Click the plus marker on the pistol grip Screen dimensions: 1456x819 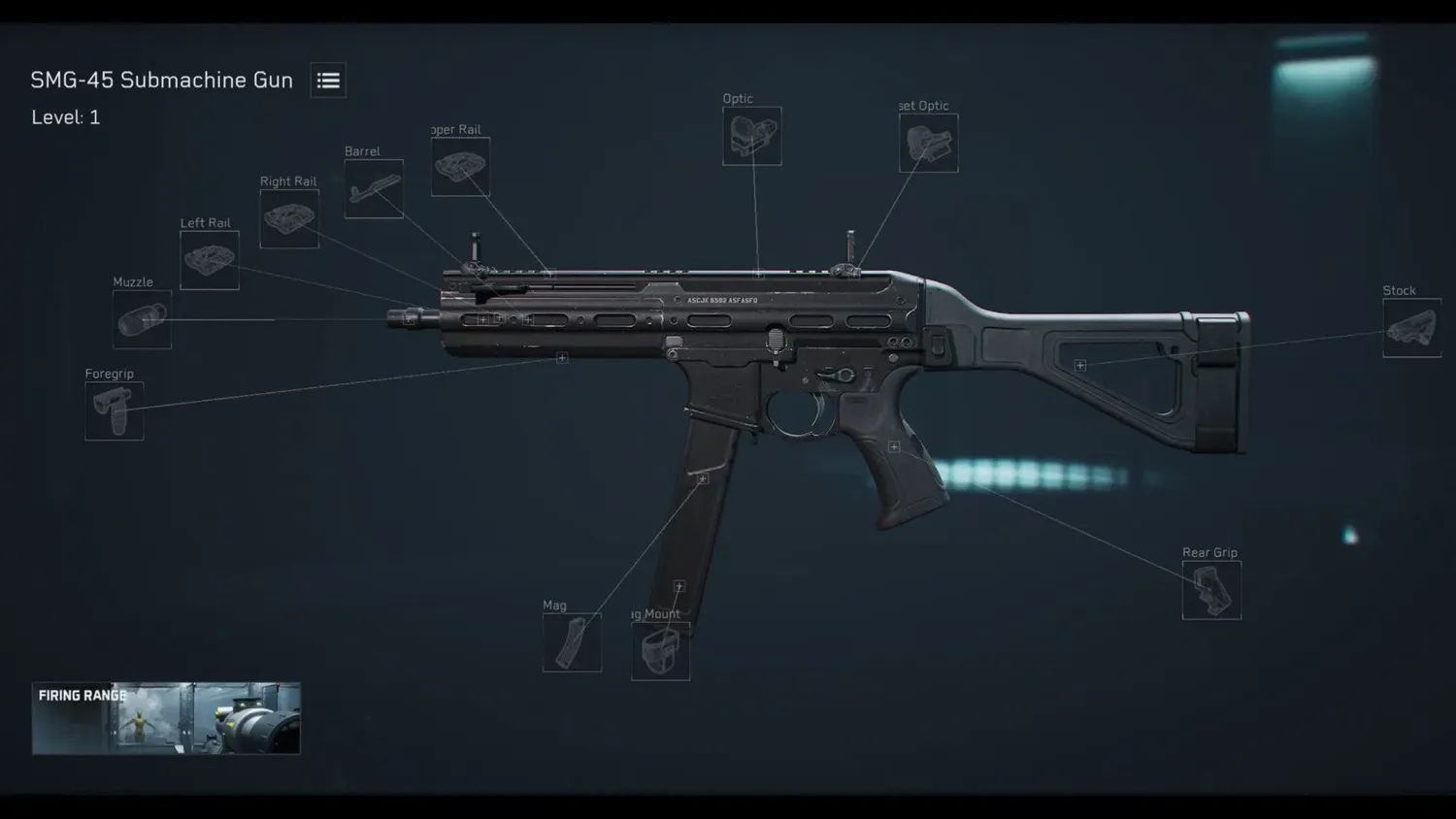(x=893, y=446)
